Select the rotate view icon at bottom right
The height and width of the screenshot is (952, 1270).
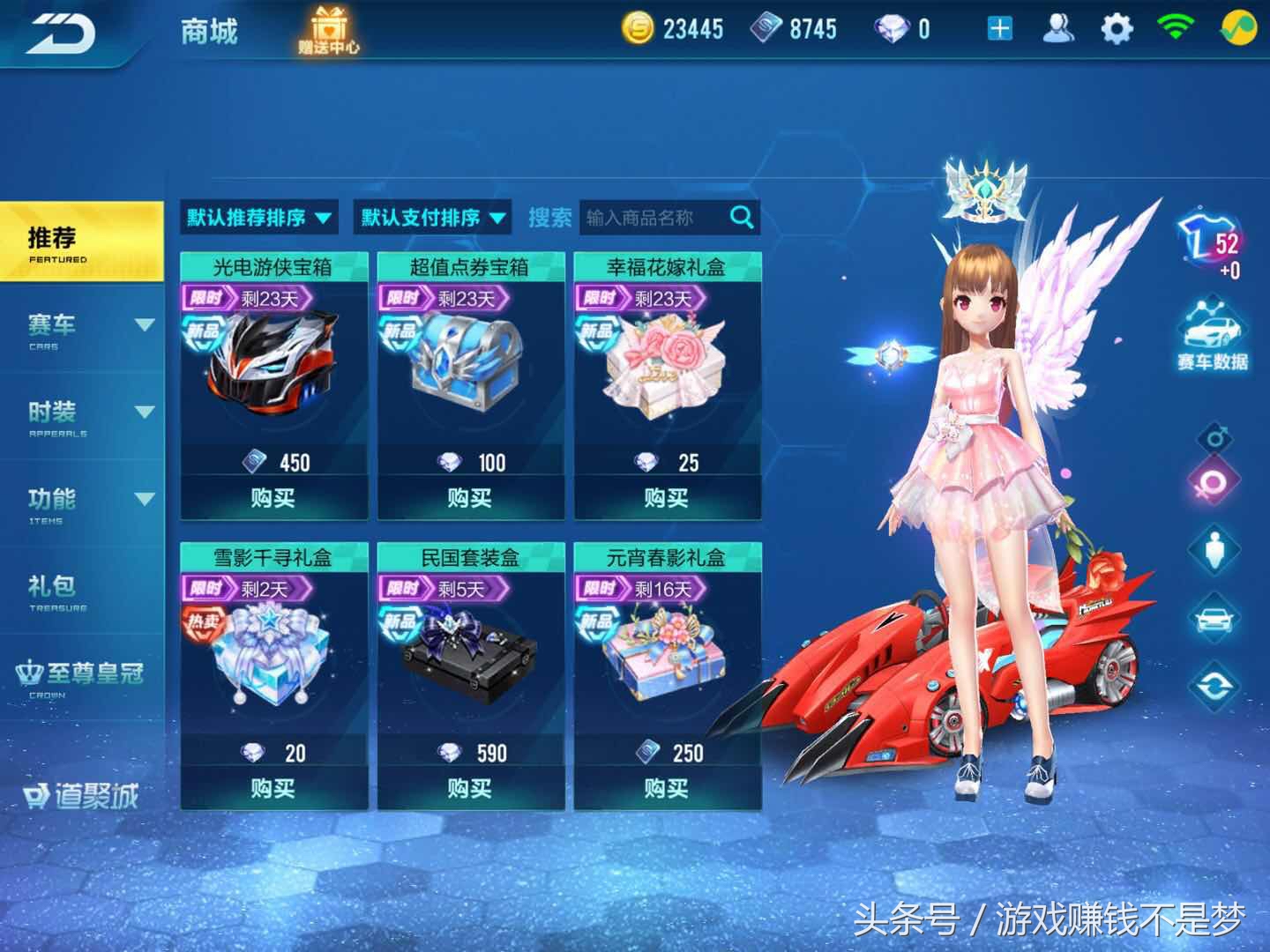[1214, 686]
